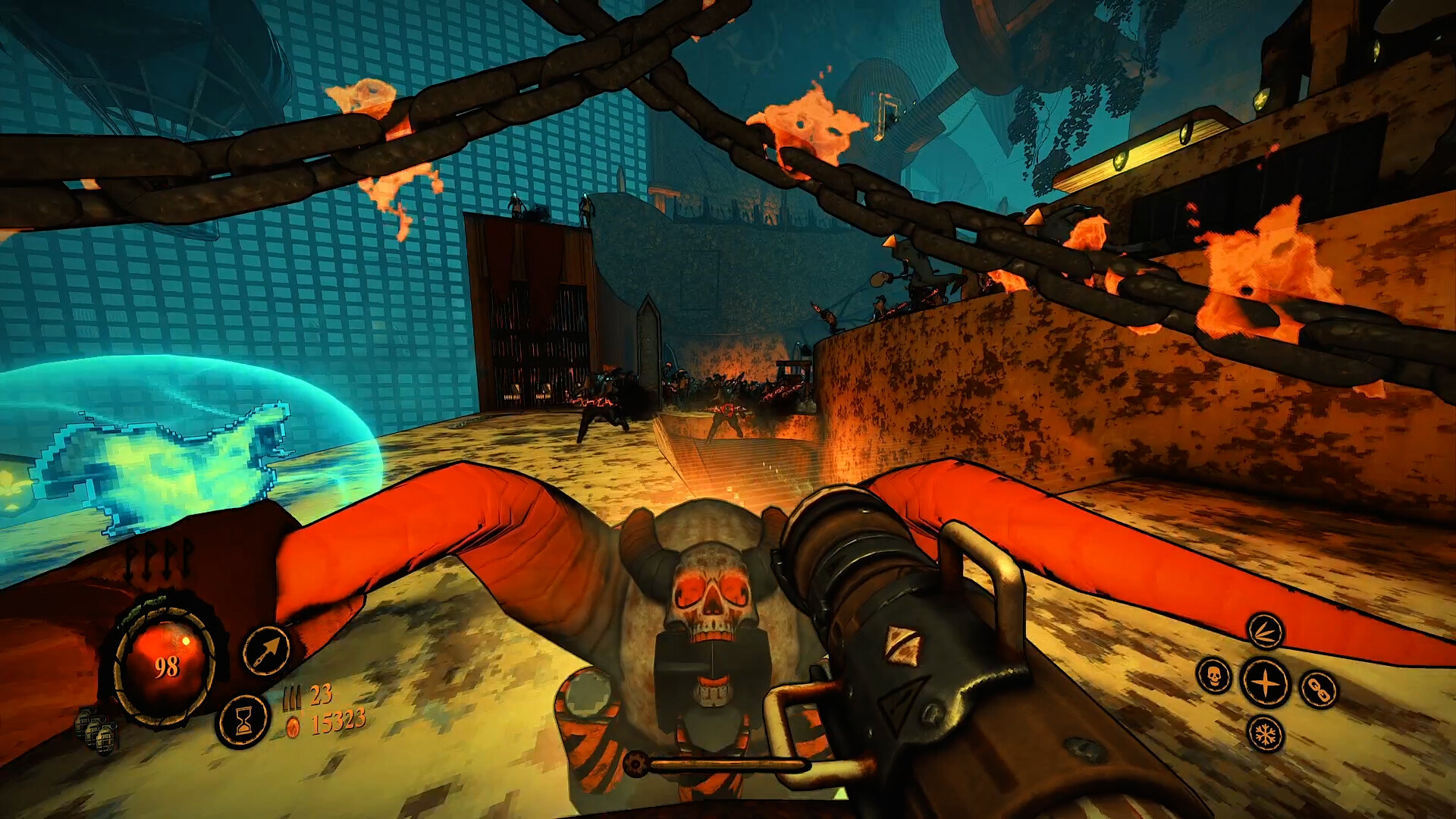The width and height of the screenshot is (1456, 819).
Task: Click the triple-feather speed boost icon
Action: tap(1266, 632)
